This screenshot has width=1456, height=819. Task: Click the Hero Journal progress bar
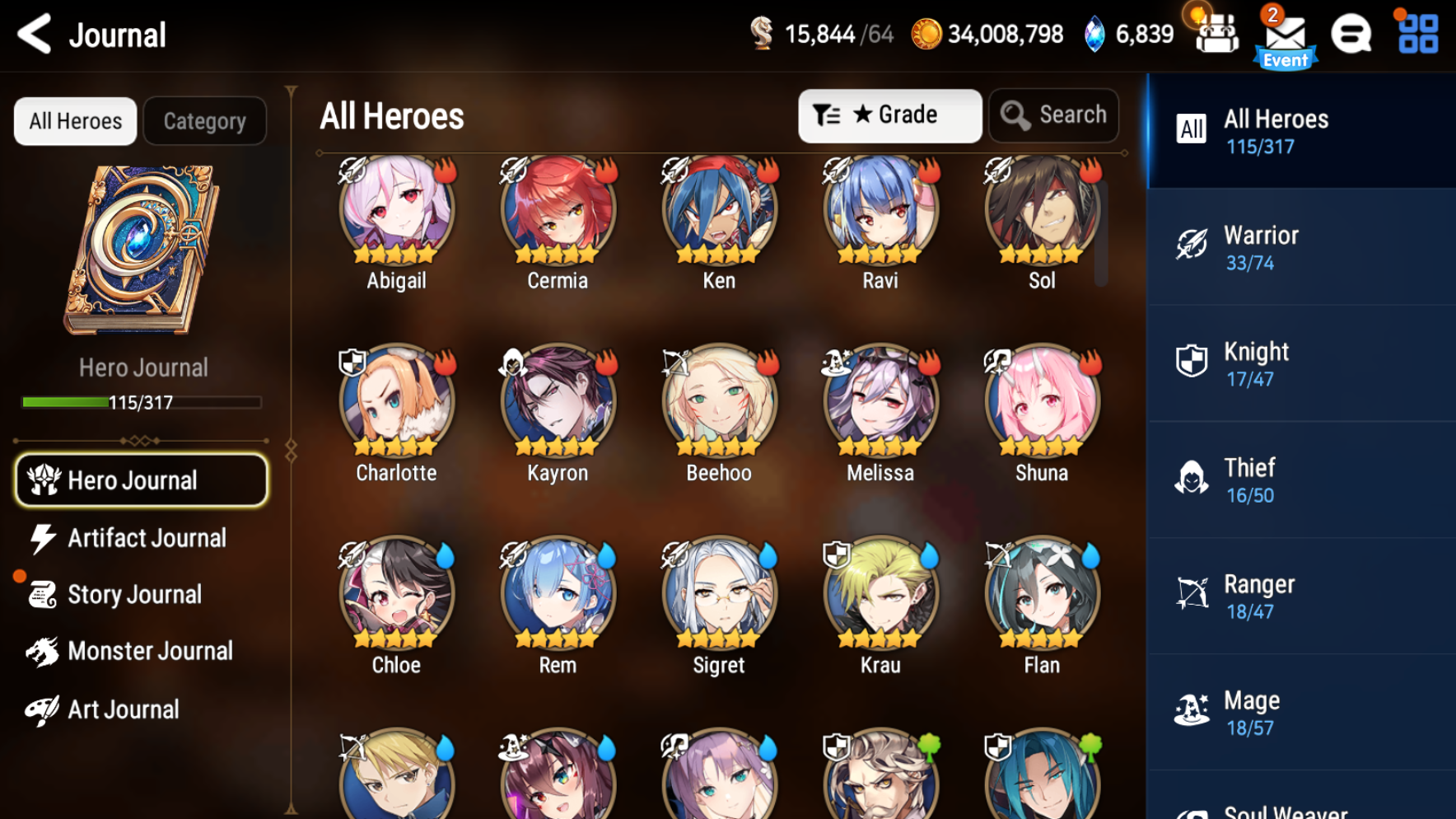tap(140, 403)
